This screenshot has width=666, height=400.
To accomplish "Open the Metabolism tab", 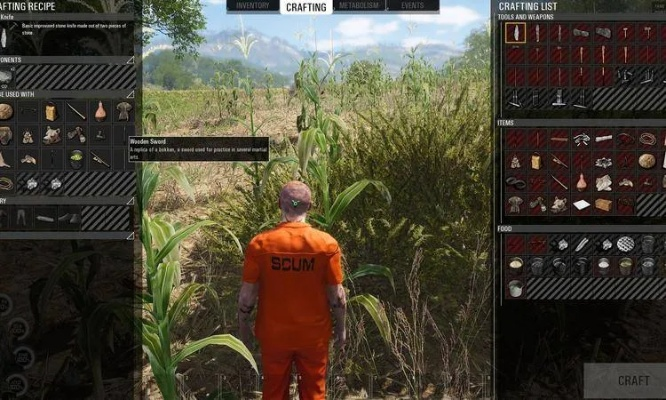I will 360,7.
